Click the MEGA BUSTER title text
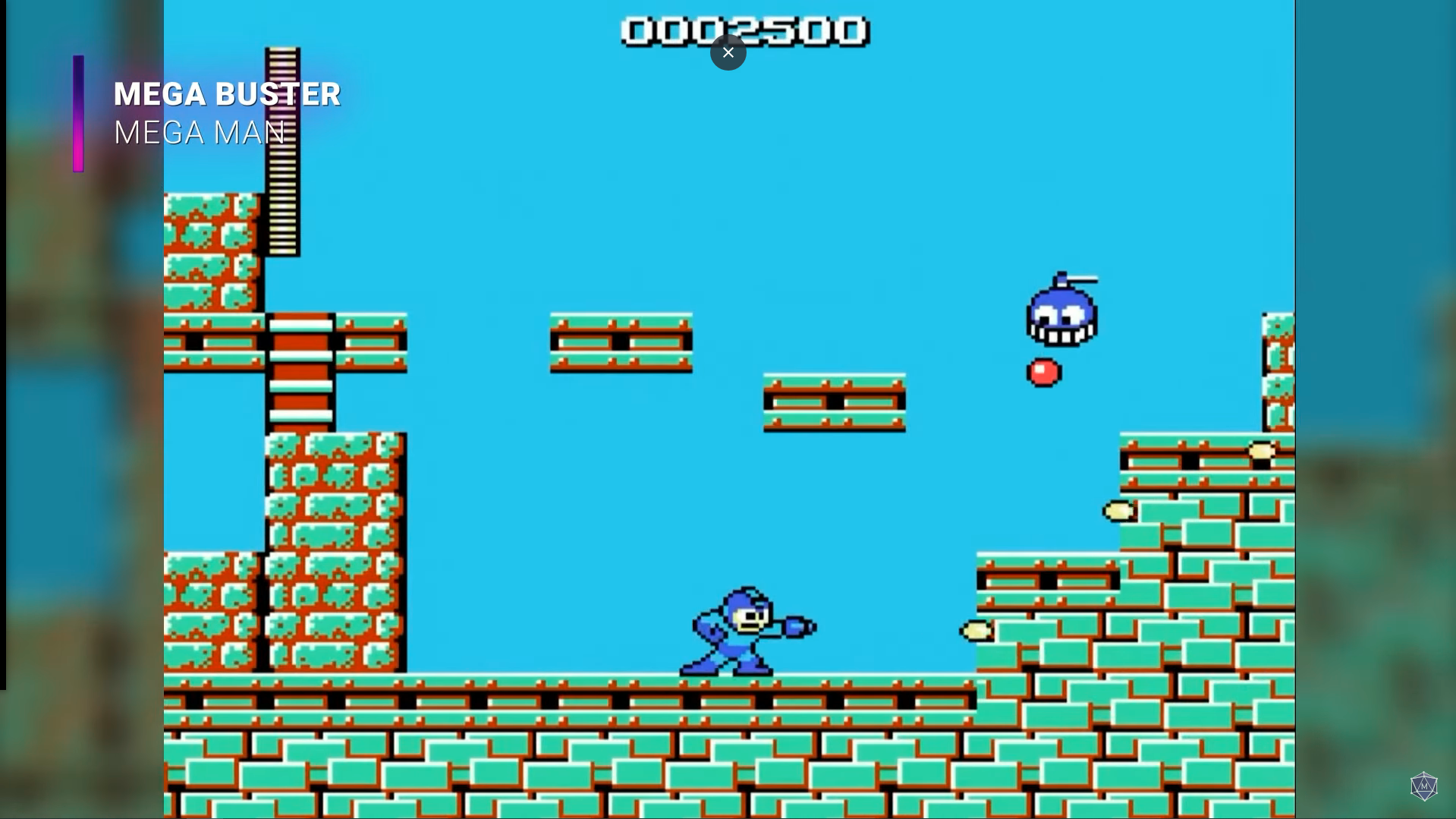 (226, 93)
